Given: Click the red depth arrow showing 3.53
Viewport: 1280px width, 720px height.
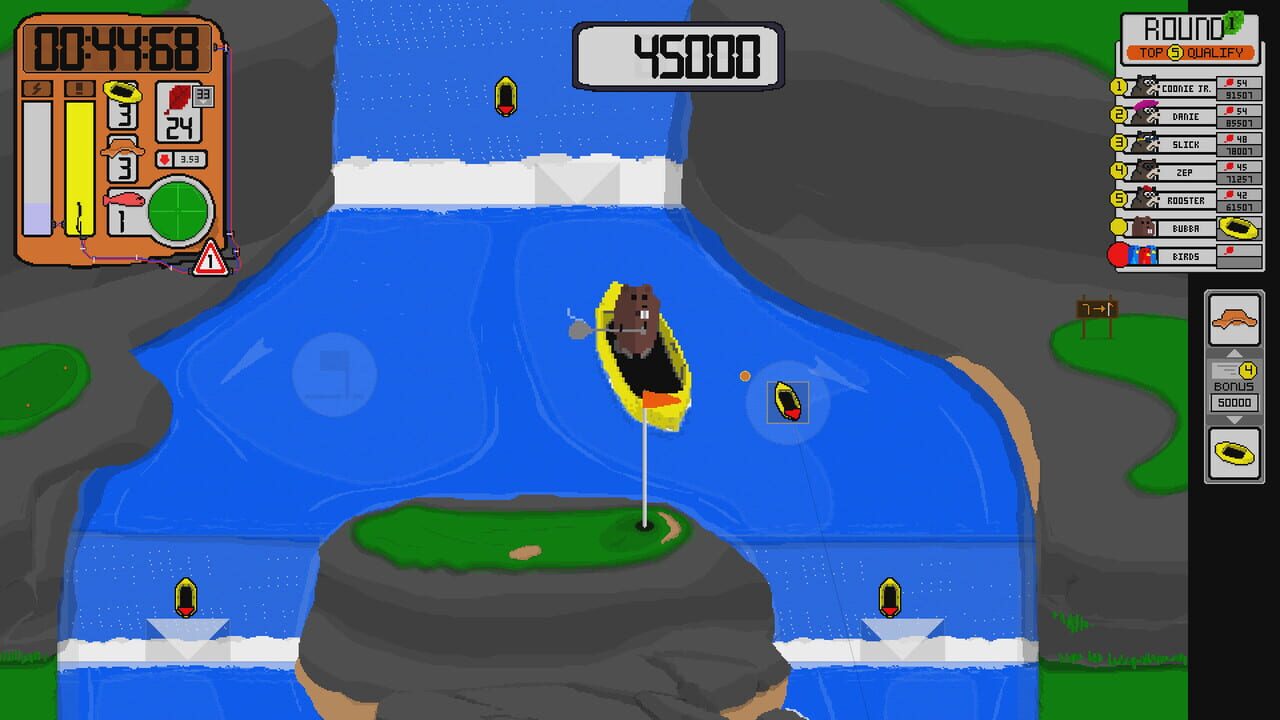Looking at the screenshot, I should [x=183, y=158].
